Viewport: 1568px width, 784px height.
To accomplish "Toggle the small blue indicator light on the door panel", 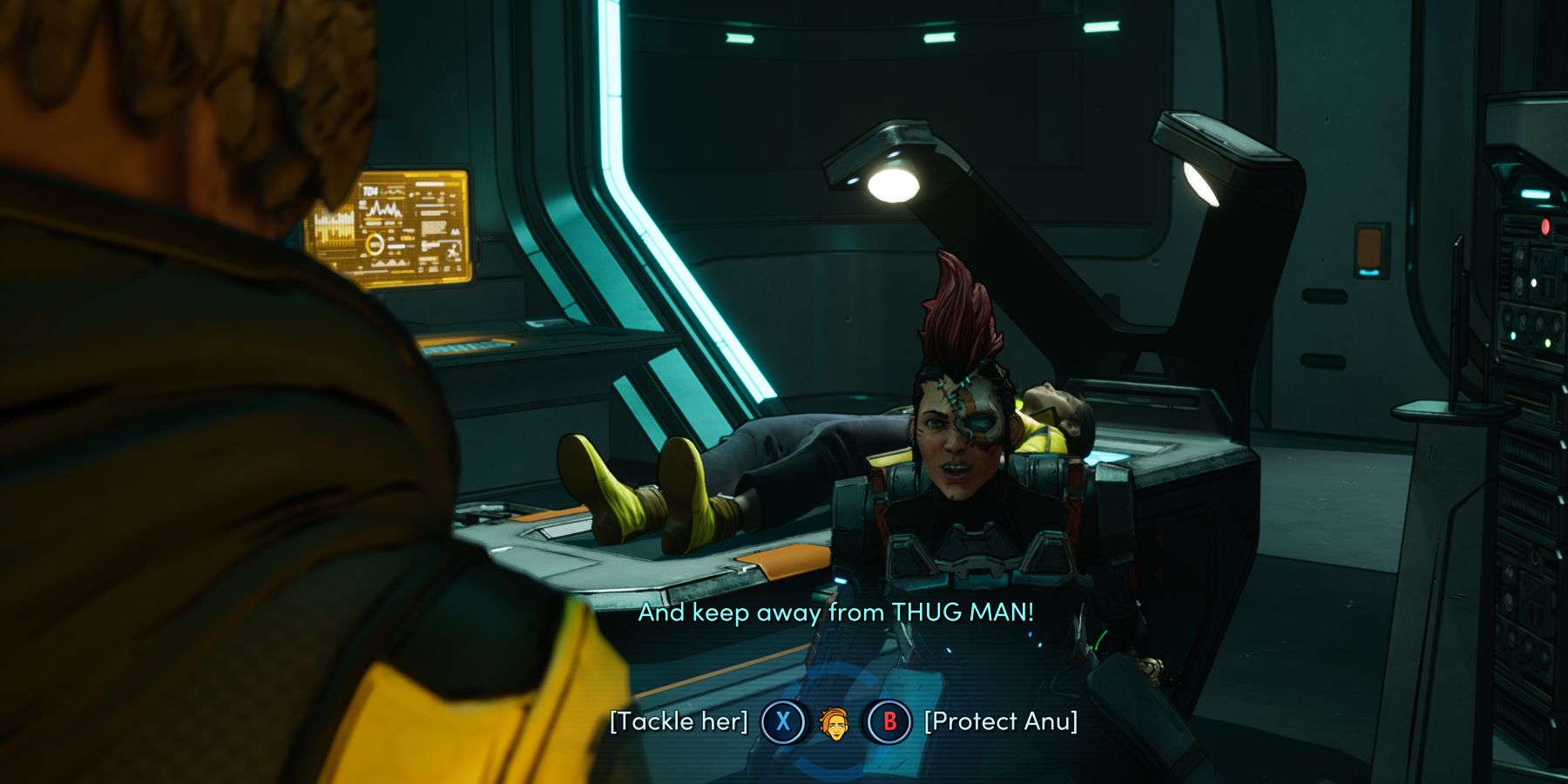I will tap(1369, 273).
